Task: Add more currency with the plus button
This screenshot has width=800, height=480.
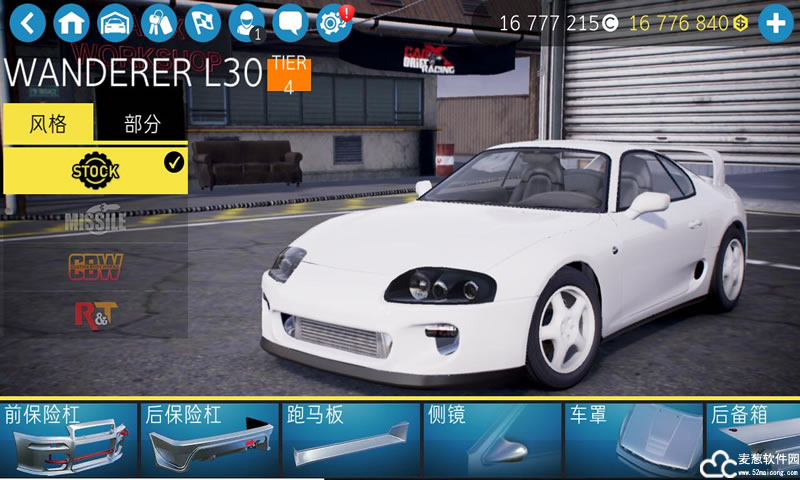Action: pos(776,21)
